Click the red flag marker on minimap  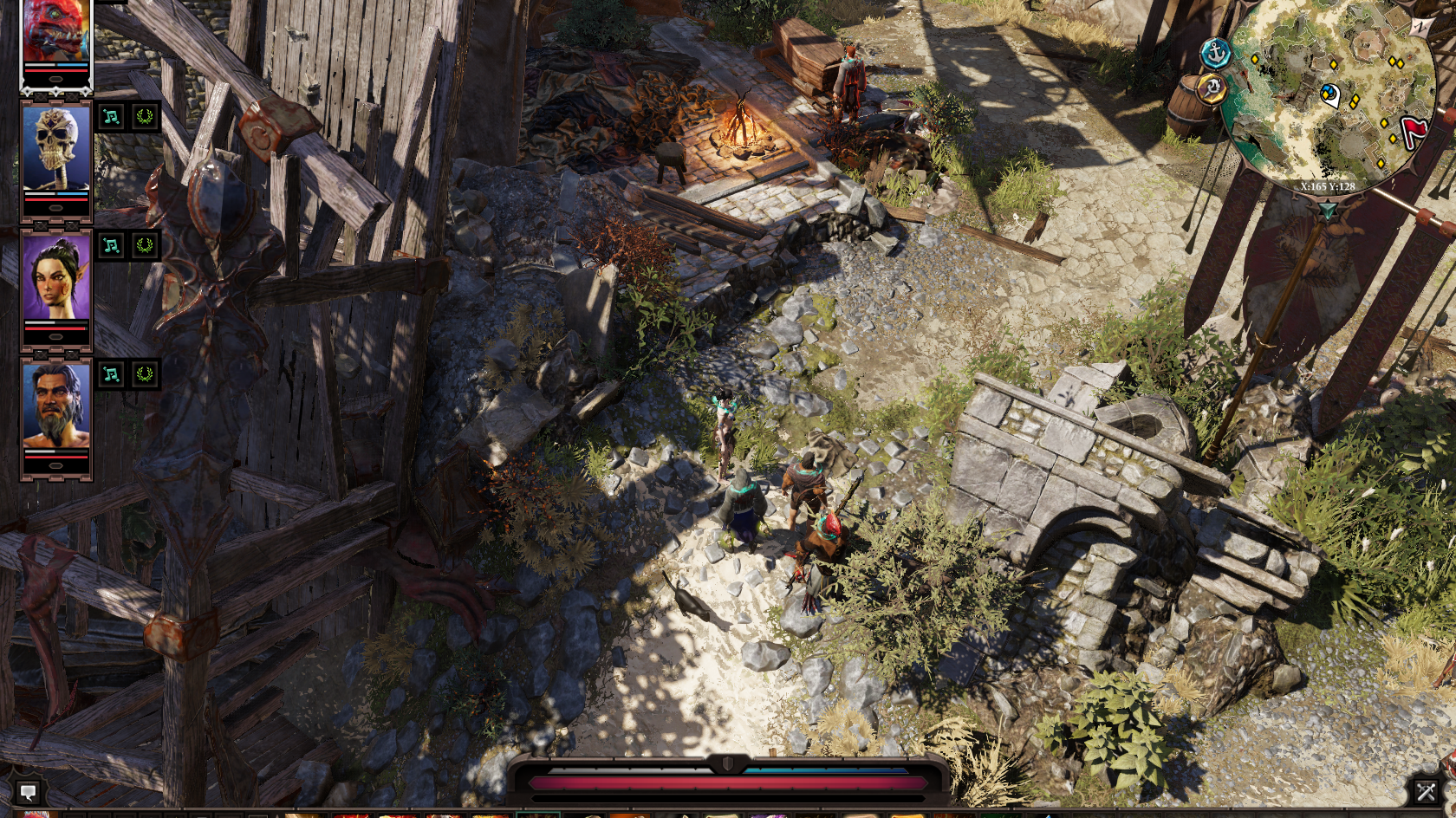[x=1414, y=133]
